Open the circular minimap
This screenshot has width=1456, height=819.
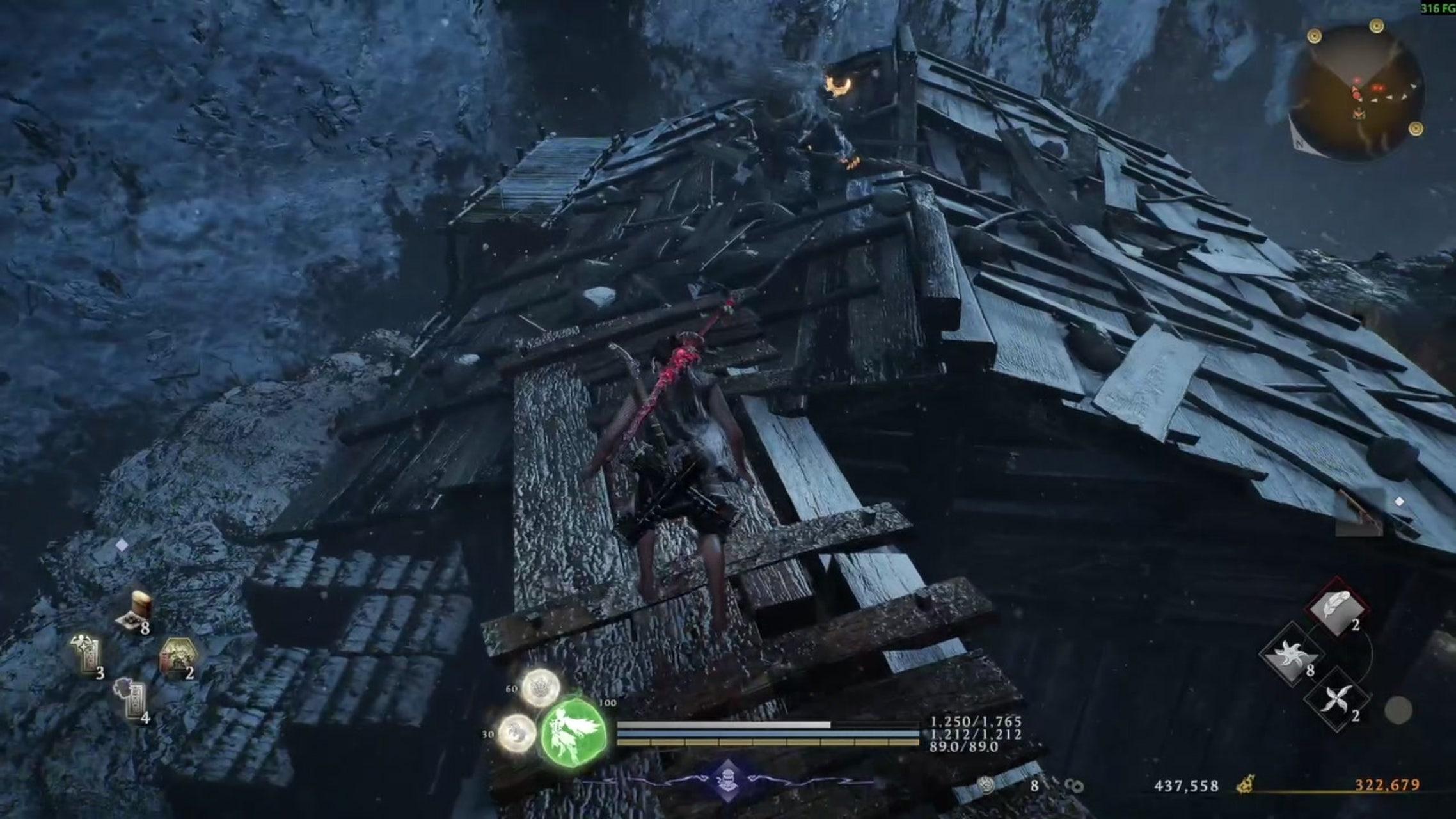[x=1356, y=94]
